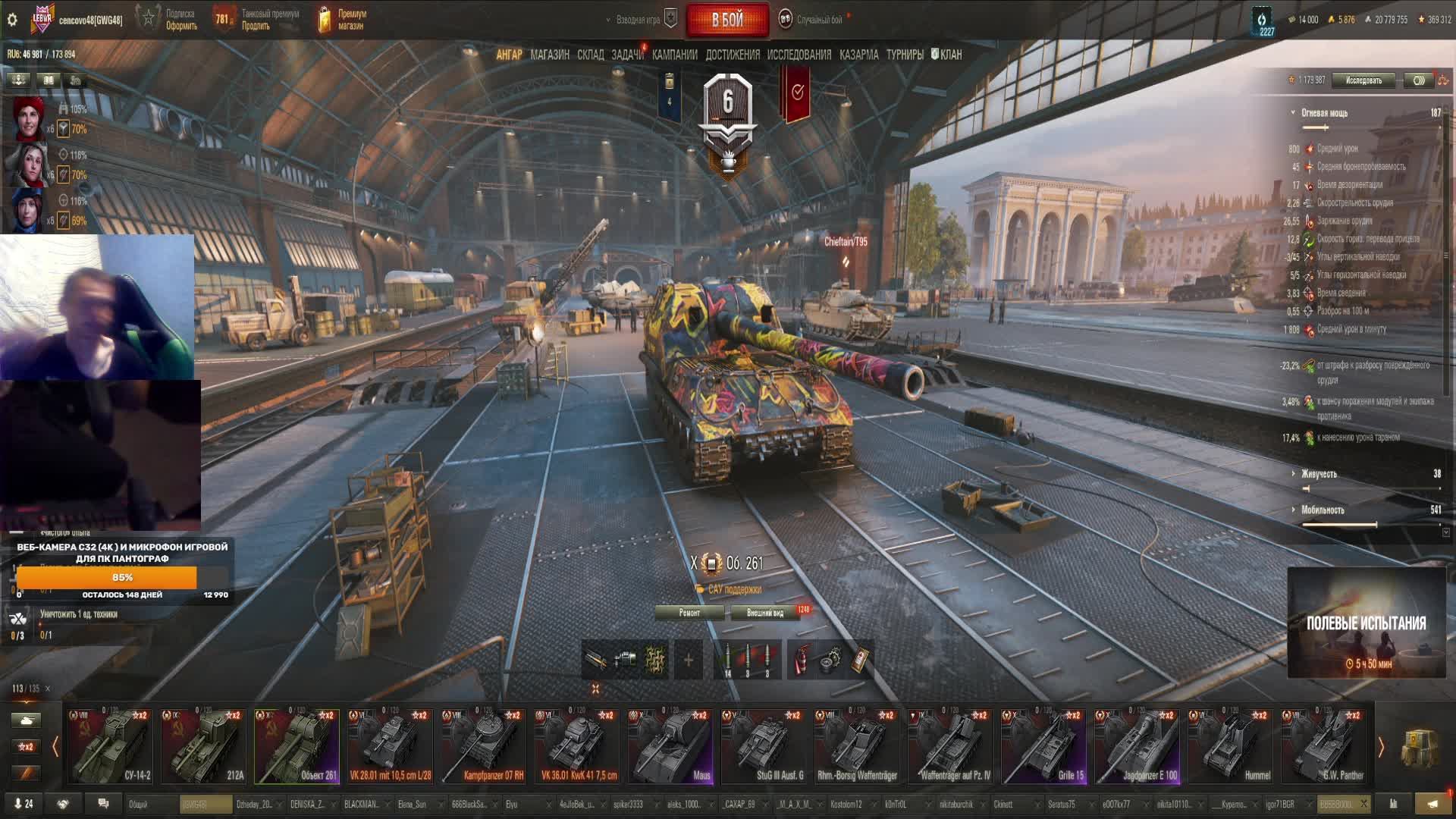Open the ДОСТИЖЕНИЯ achievements tab

click(732, 55)
